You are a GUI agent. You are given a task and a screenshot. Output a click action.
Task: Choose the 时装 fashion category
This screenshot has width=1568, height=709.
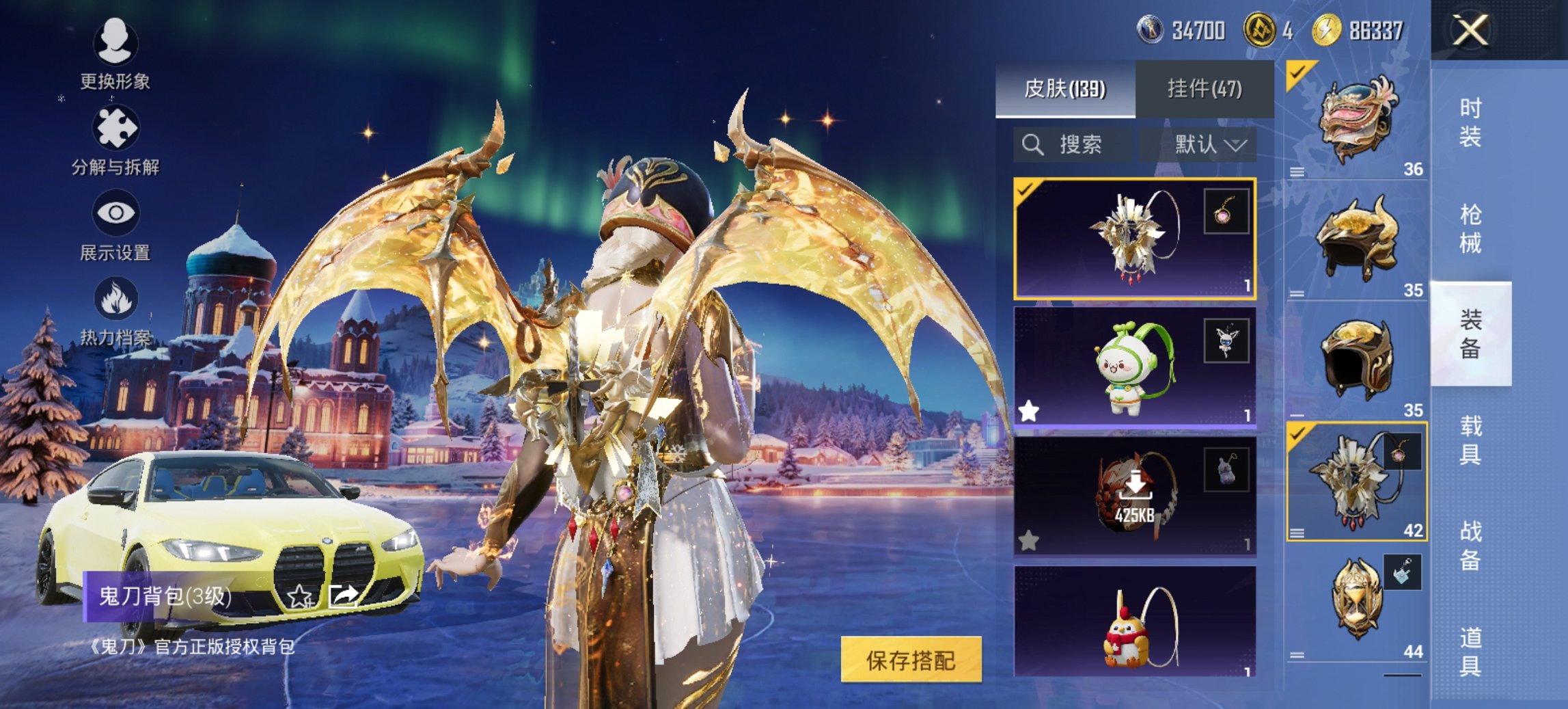1470,123
